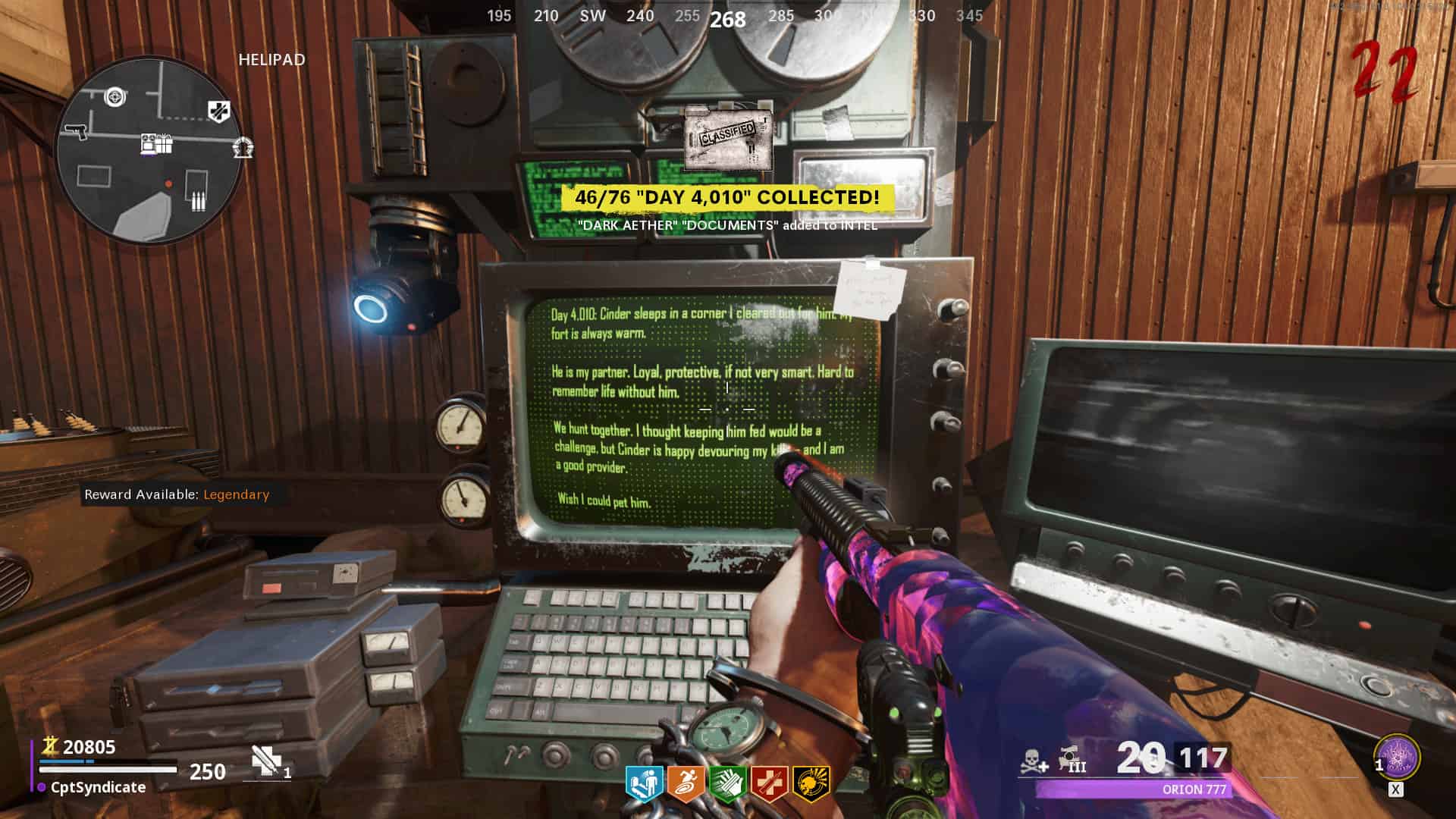Screen dimensions: 1456x819
Task: Choose the green Speed Cola perk icon
Action: tap(727, 784)
